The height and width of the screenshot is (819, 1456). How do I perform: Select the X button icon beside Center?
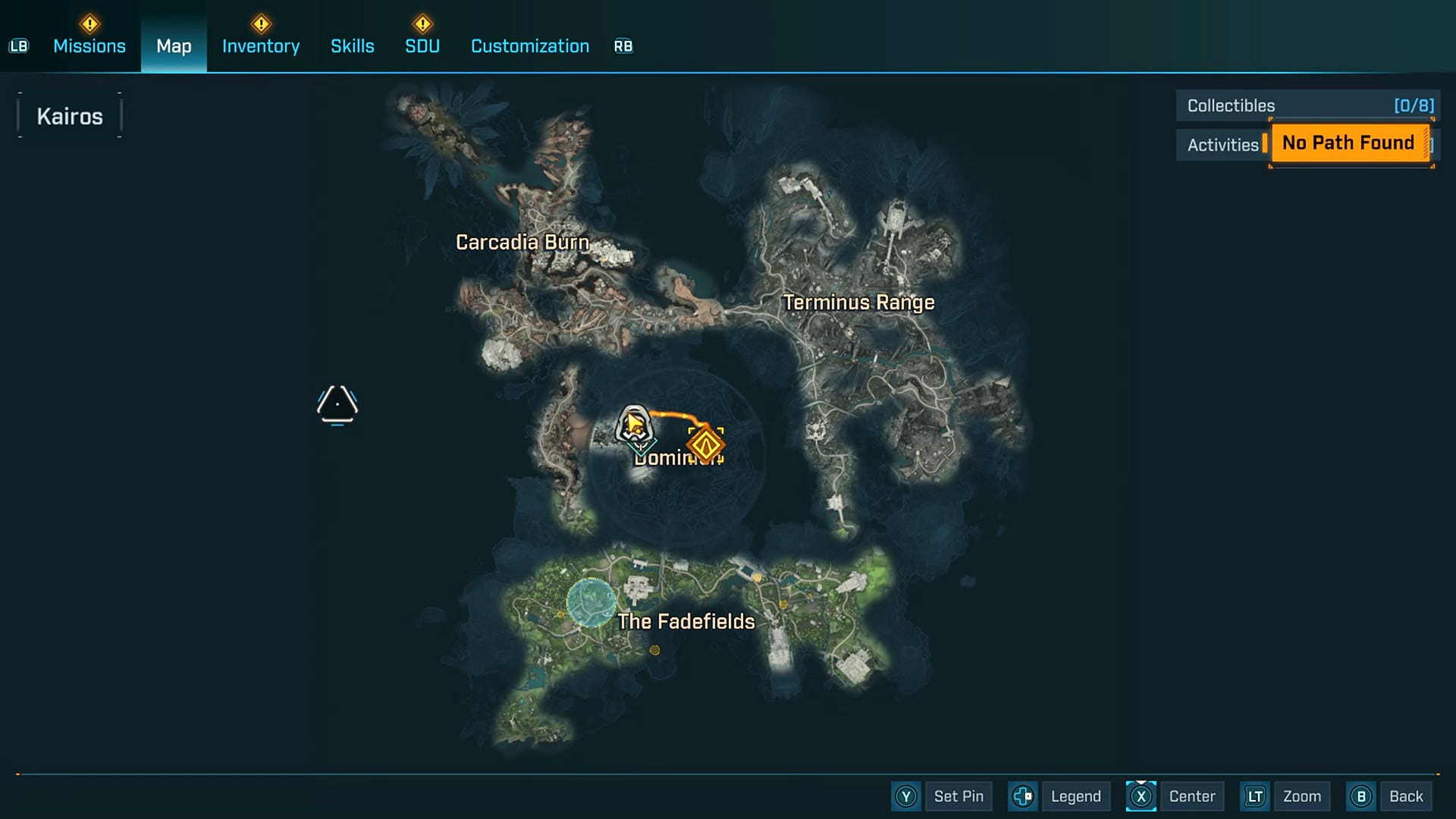pos(1141,796)
